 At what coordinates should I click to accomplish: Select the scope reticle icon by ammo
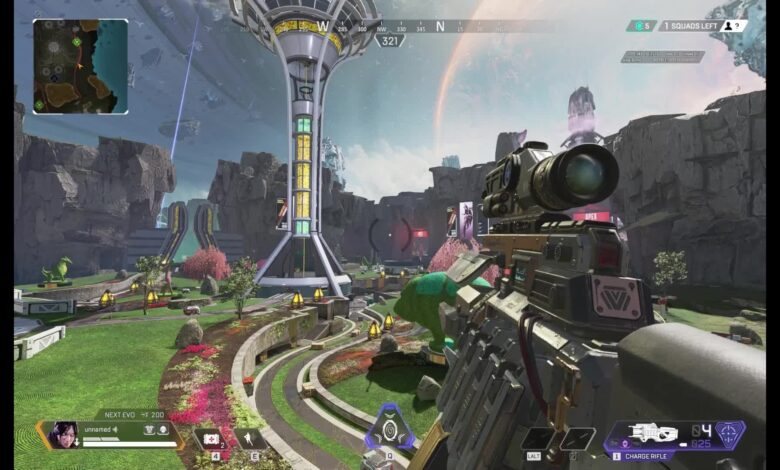(x=729, y=433)
